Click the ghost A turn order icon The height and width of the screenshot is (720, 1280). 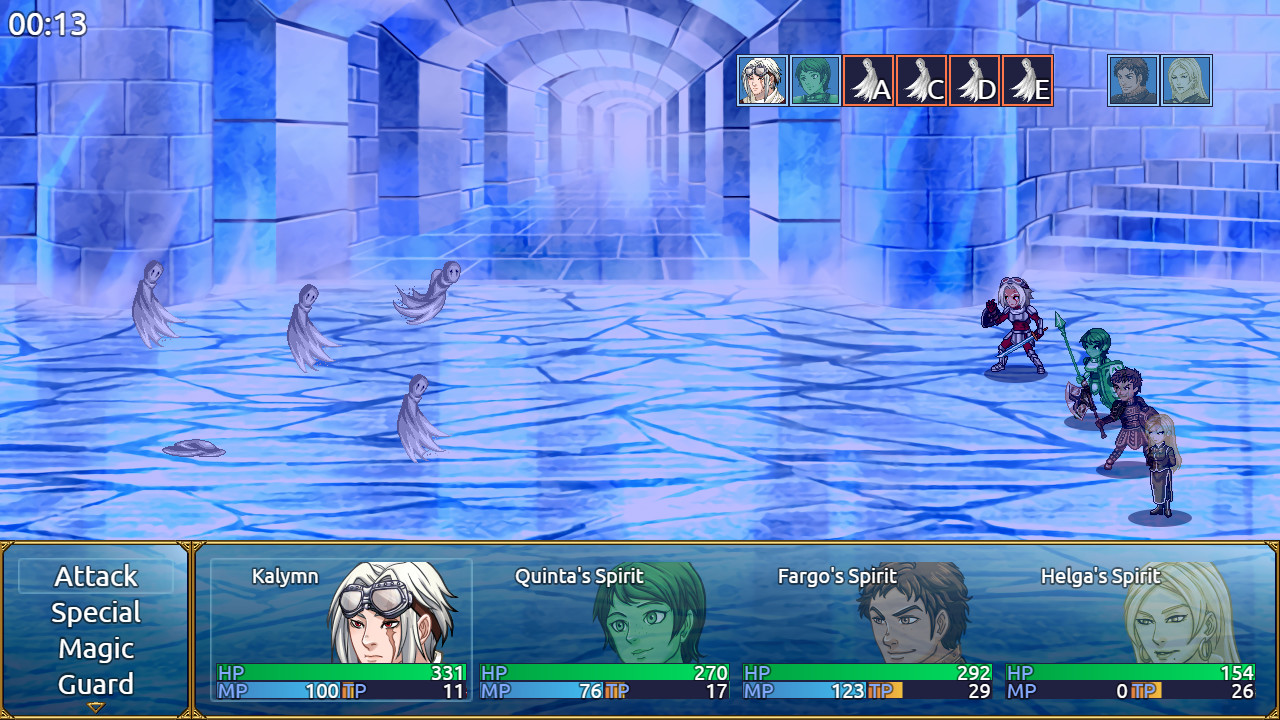click(x=868, y=81)
